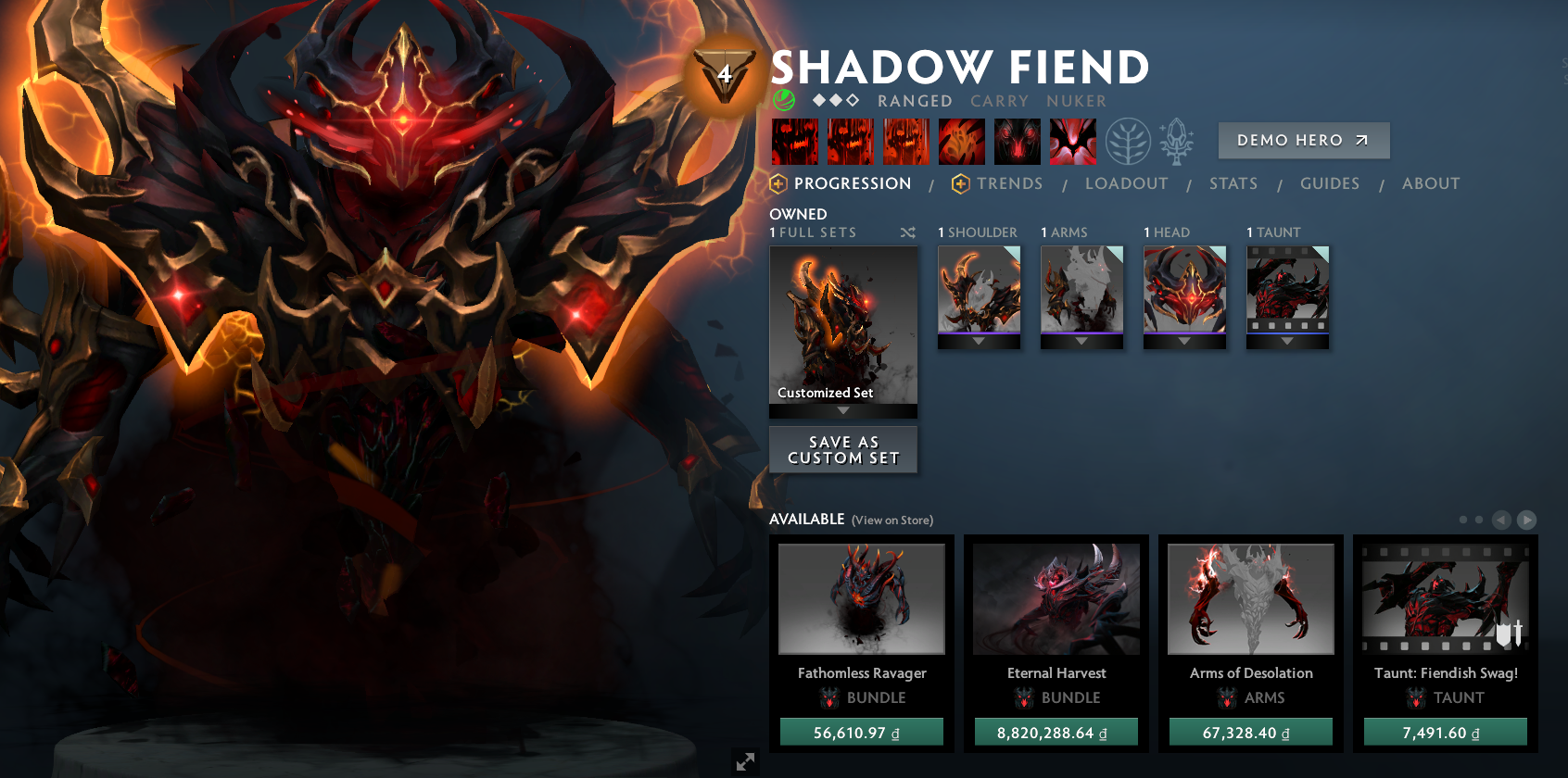Click the Presume of Dark ability next to talent tree

1017,141
